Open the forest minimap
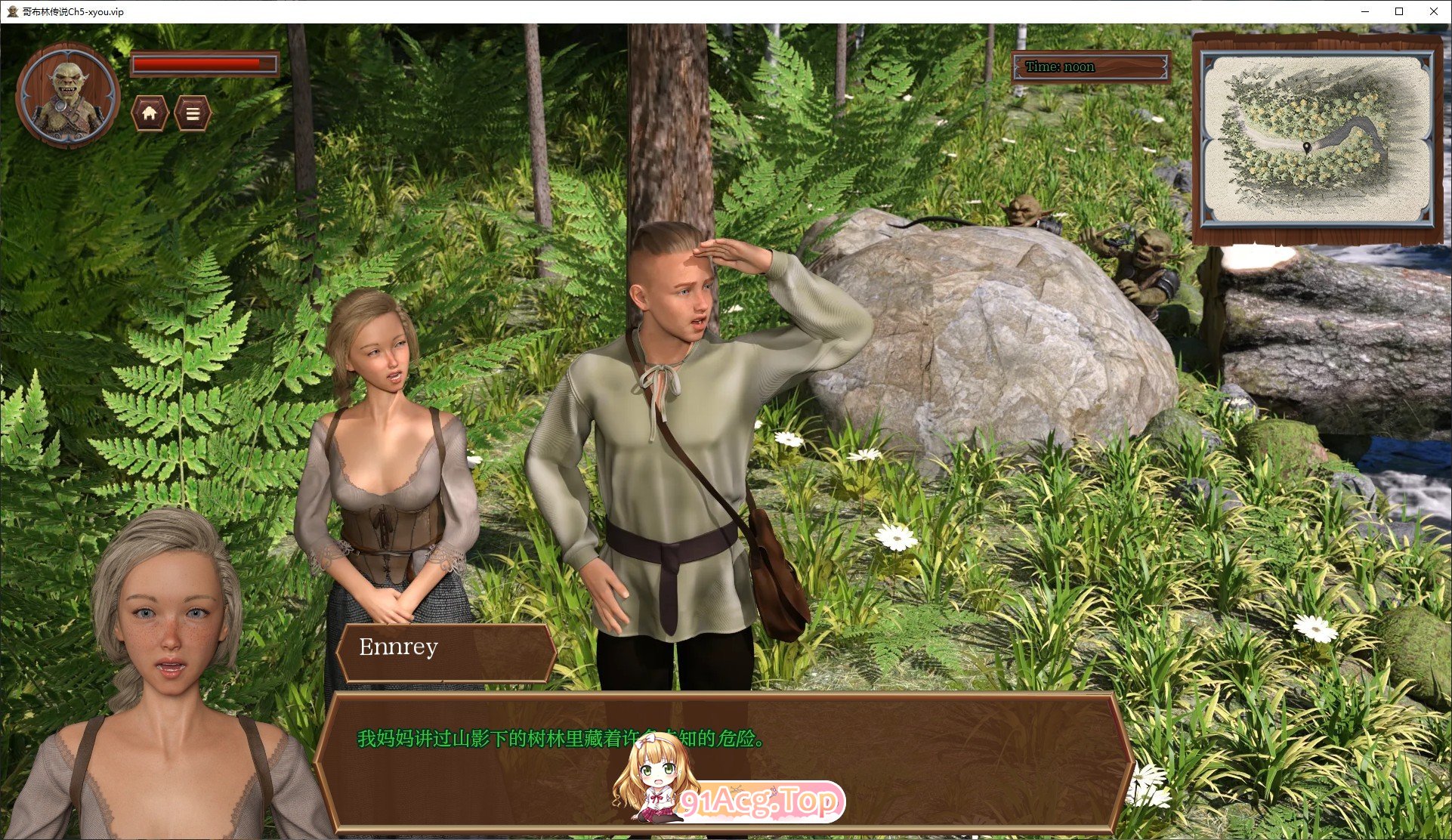The width and height of the screenshot is (1452, 840). (1316, 139)
